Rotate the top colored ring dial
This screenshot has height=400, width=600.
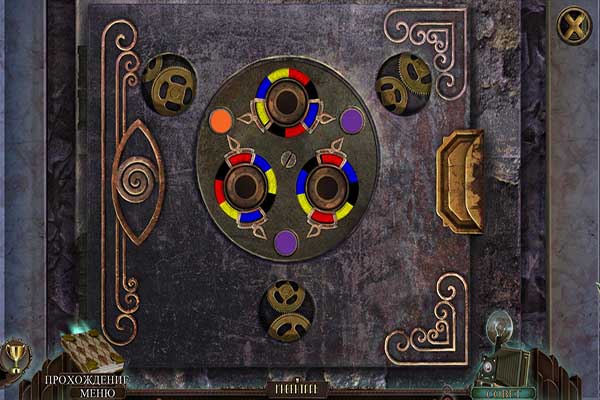click(x=285, y=103)
